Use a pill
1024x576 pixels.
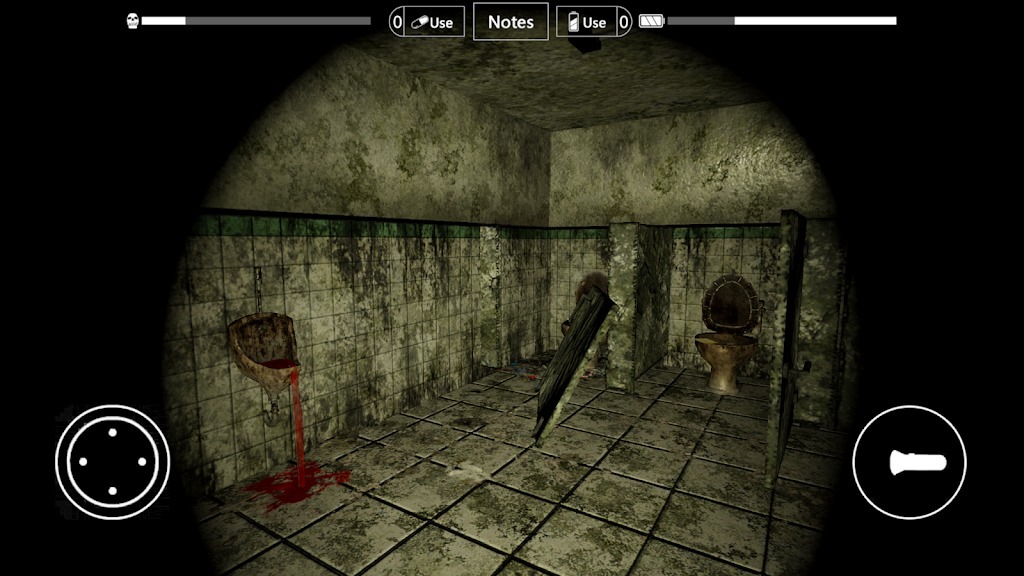tap(433, 22)
